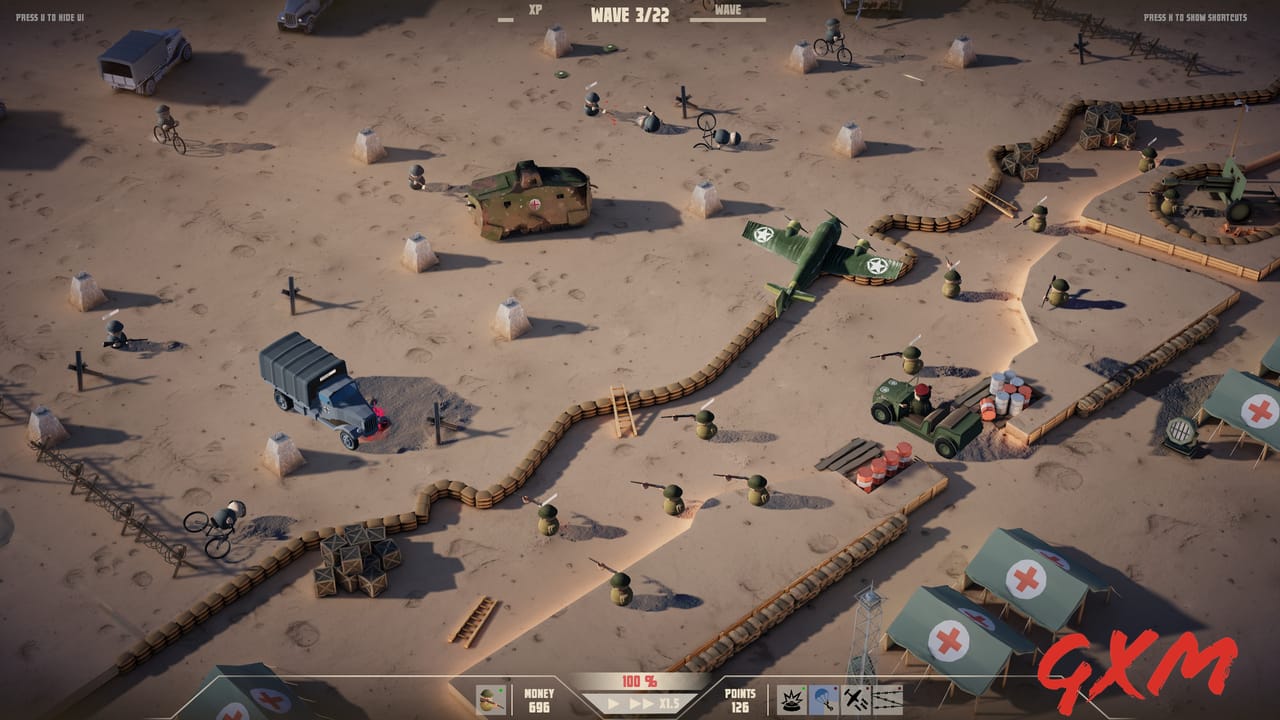Click the Money 696 display
The height and width of the screenshot is (720, 1280).
click(540, 700)
